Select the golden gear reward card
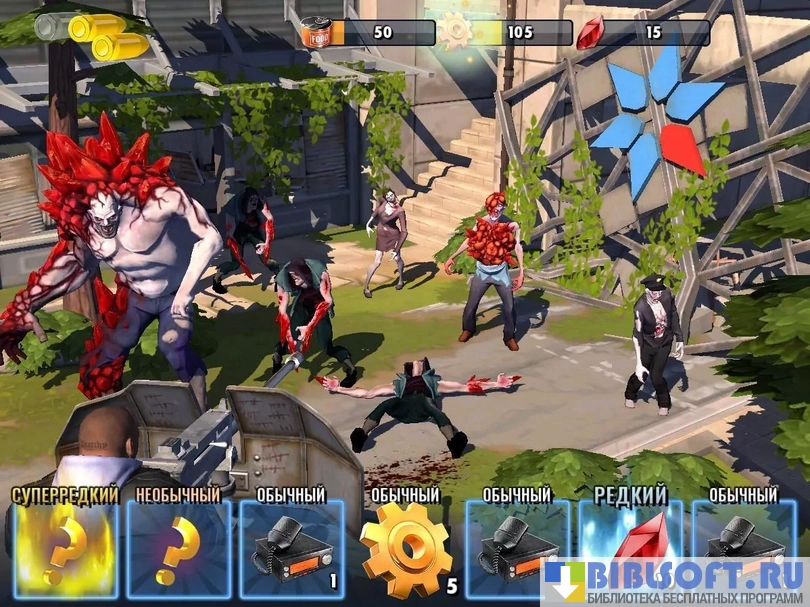Image resolution: width=810 pixels, height=607 pixels. (x=404, y=550)
